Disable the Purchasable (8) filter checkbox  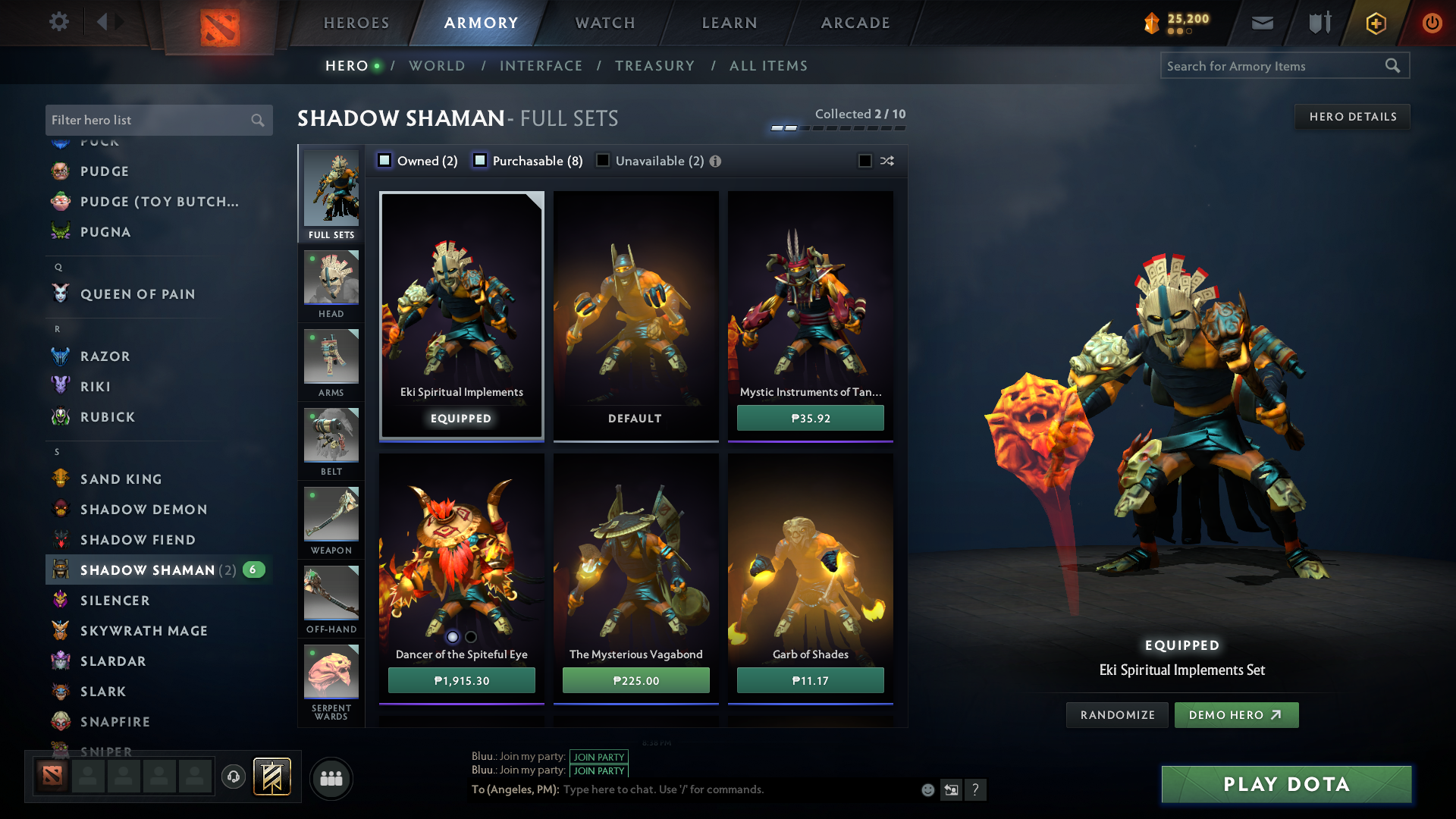tap(479, 161)
